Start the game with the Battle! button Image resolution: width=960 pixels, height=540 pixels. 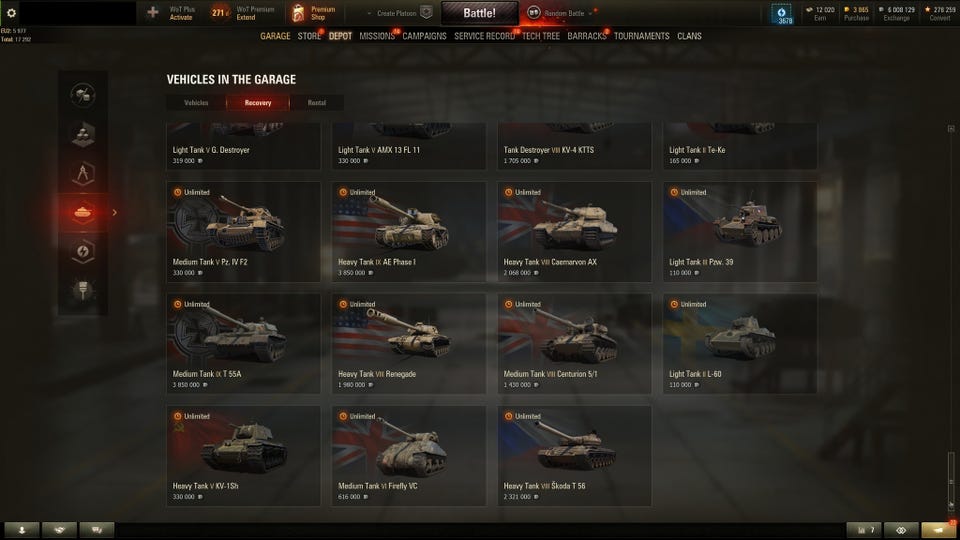pos(480,13)
